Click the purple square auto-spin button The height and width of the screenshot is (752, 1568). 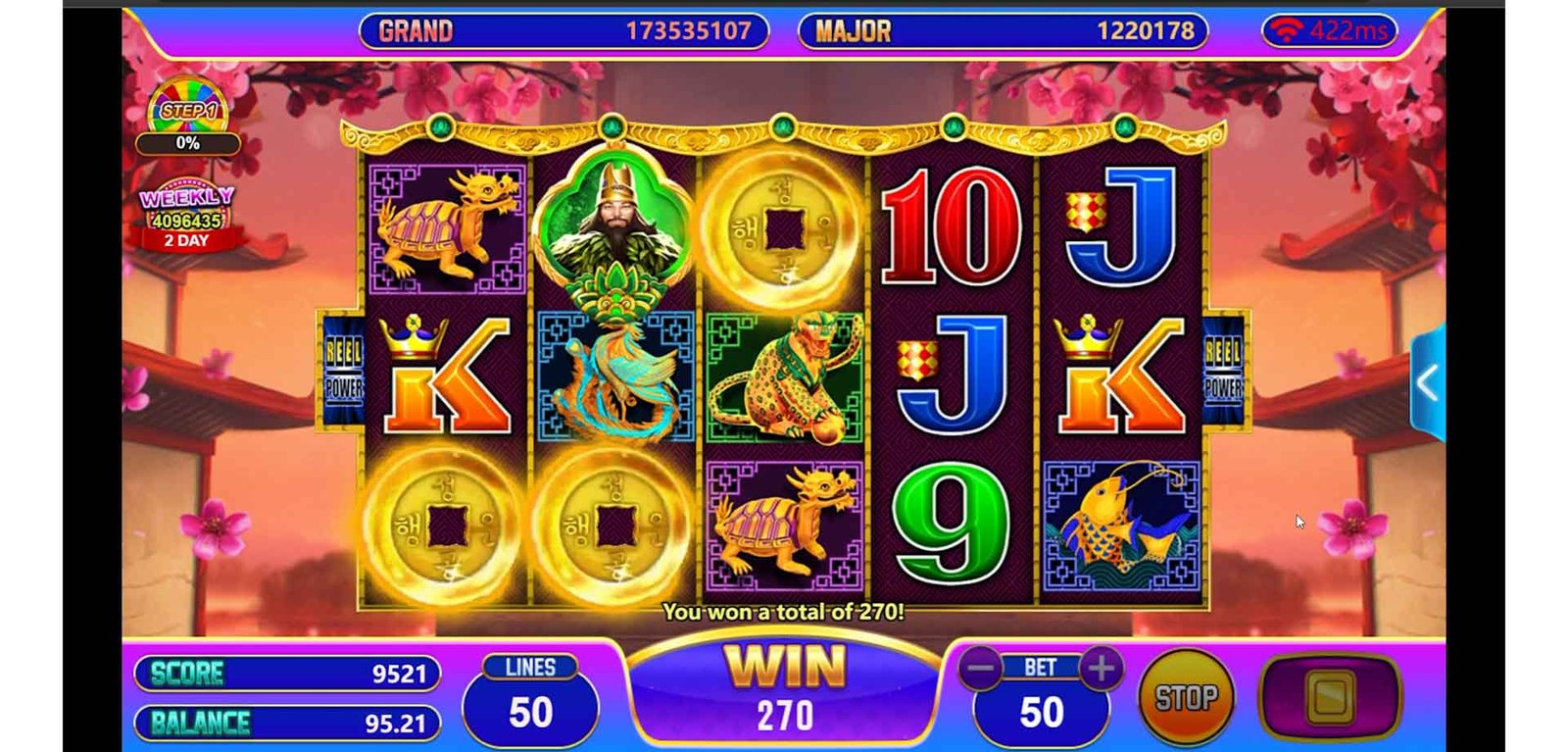(x=1330, y=696)
